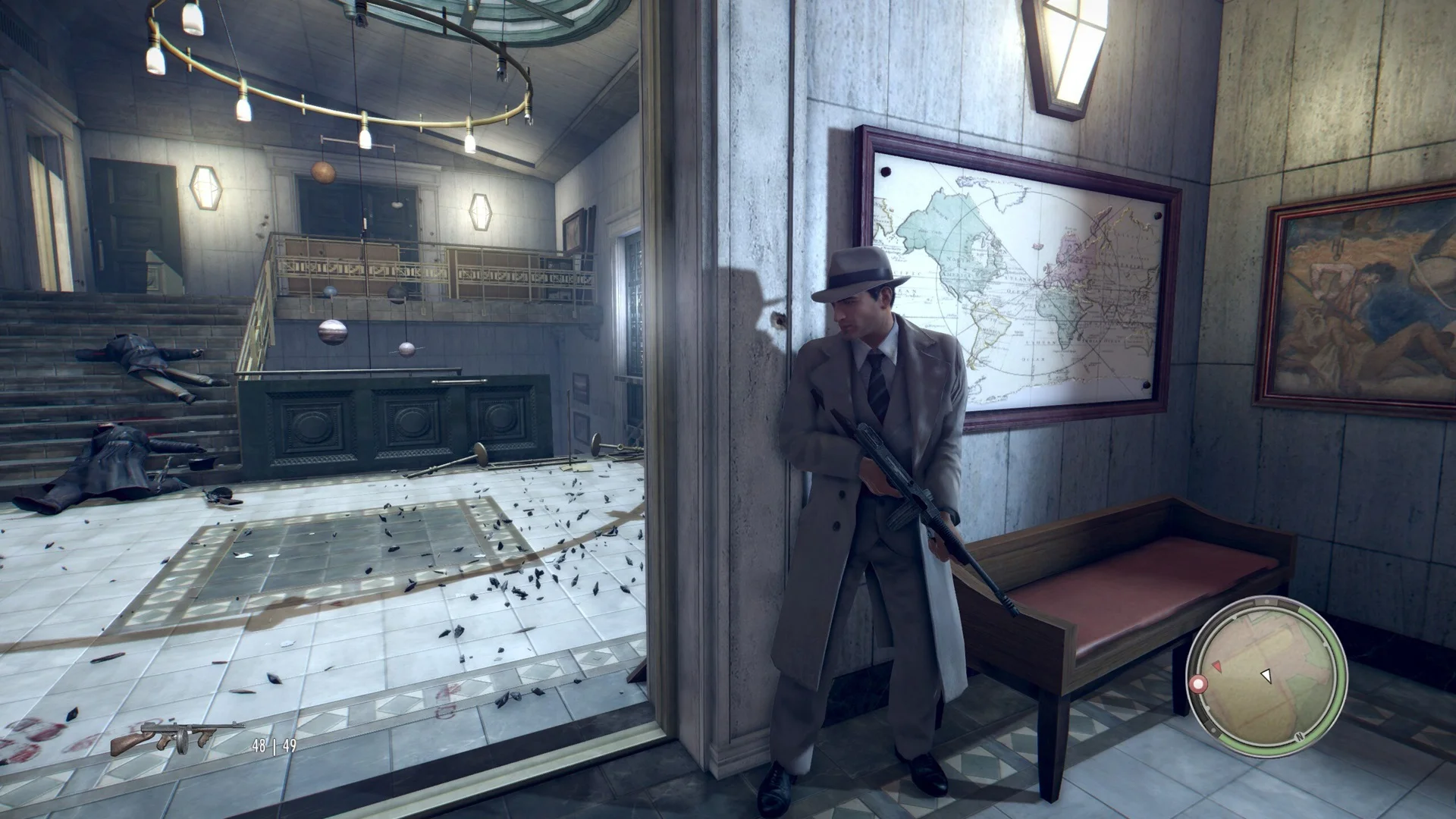The image size is (1456, 819).
Task: Click the Thompson submachine gun weapon icon
Action: click(176, 737)
